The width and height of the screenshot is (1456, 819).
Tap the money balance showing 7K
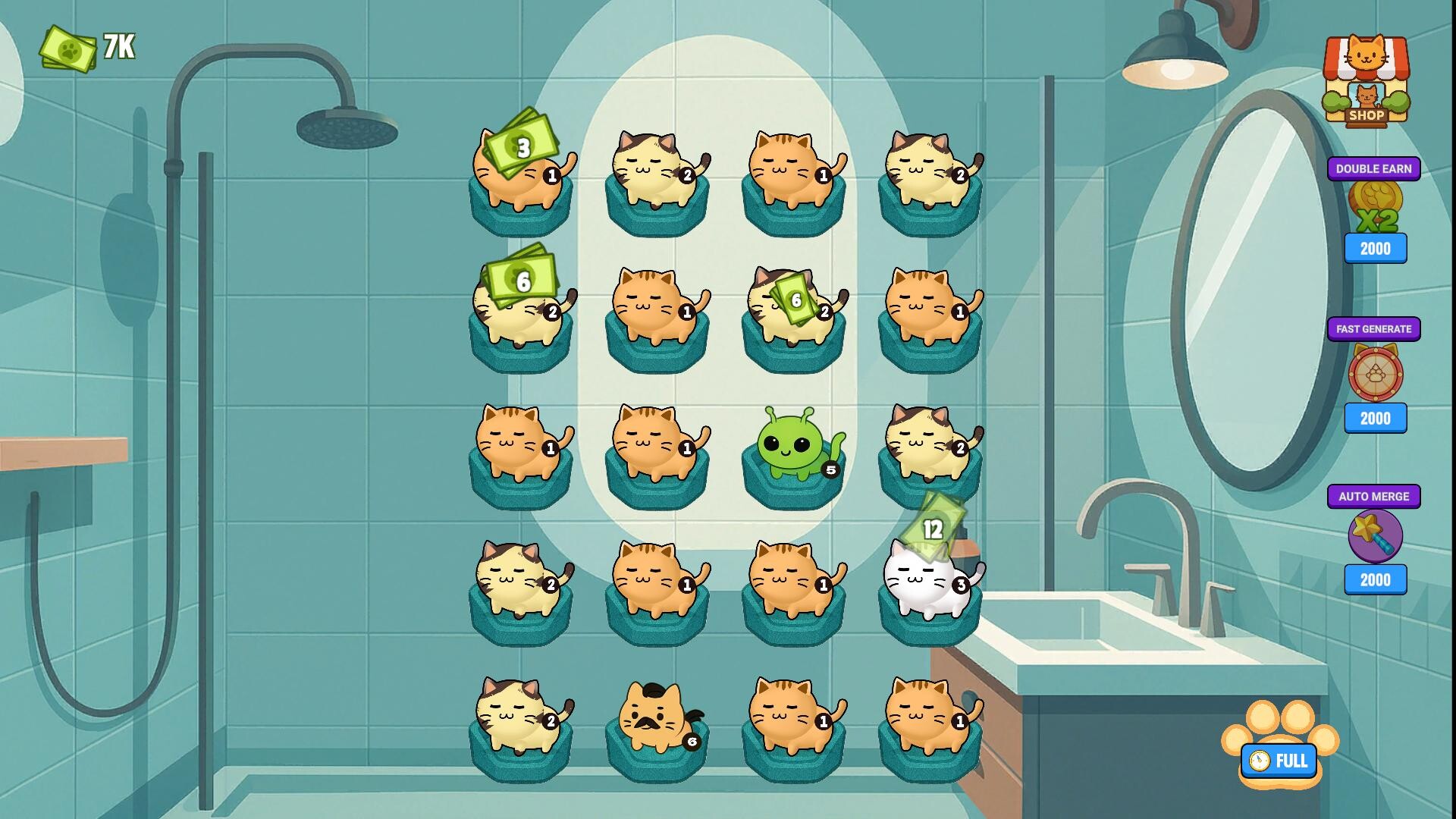point(83,47)
